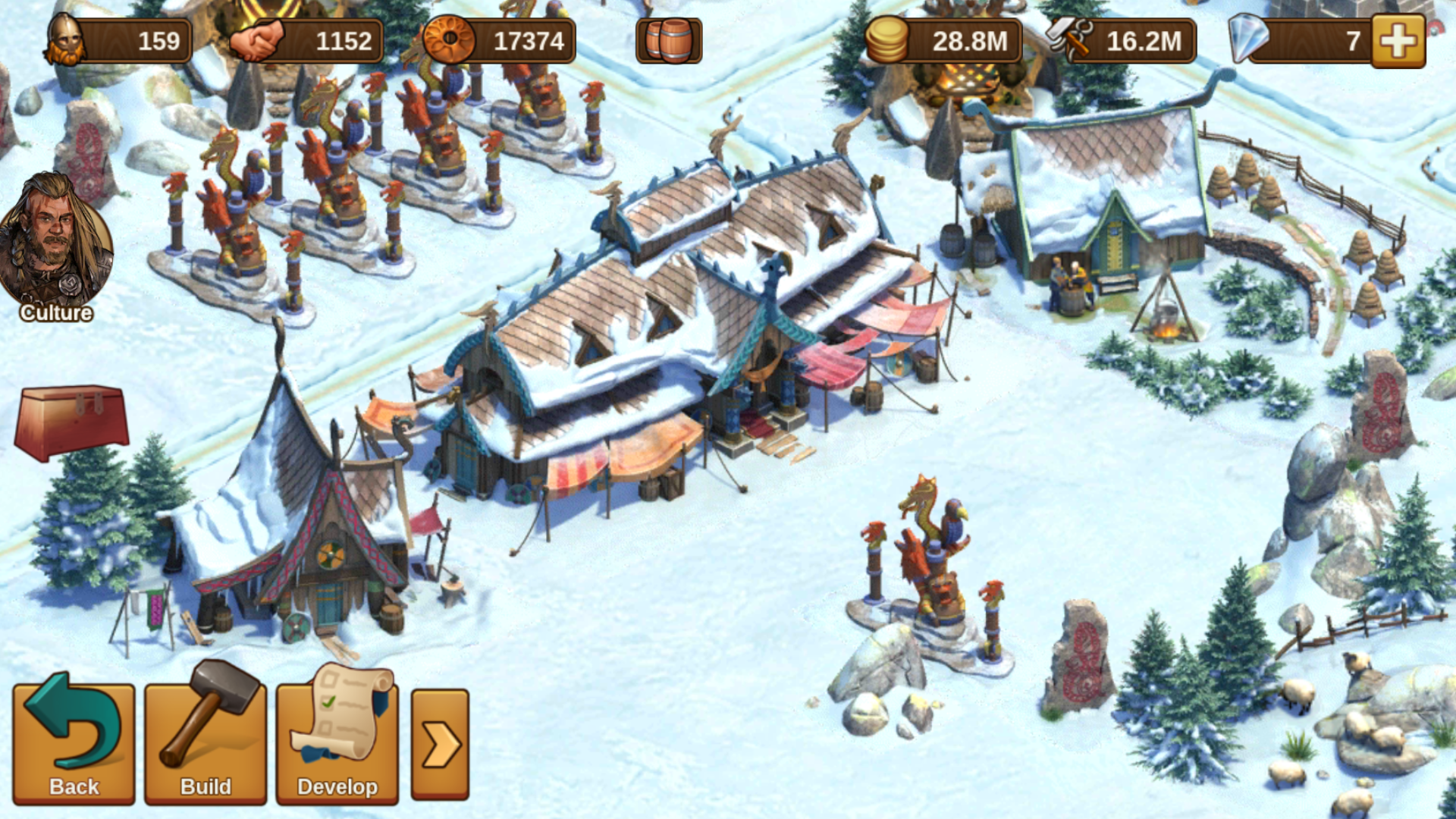Open the red treasure chest

(71, 421)
